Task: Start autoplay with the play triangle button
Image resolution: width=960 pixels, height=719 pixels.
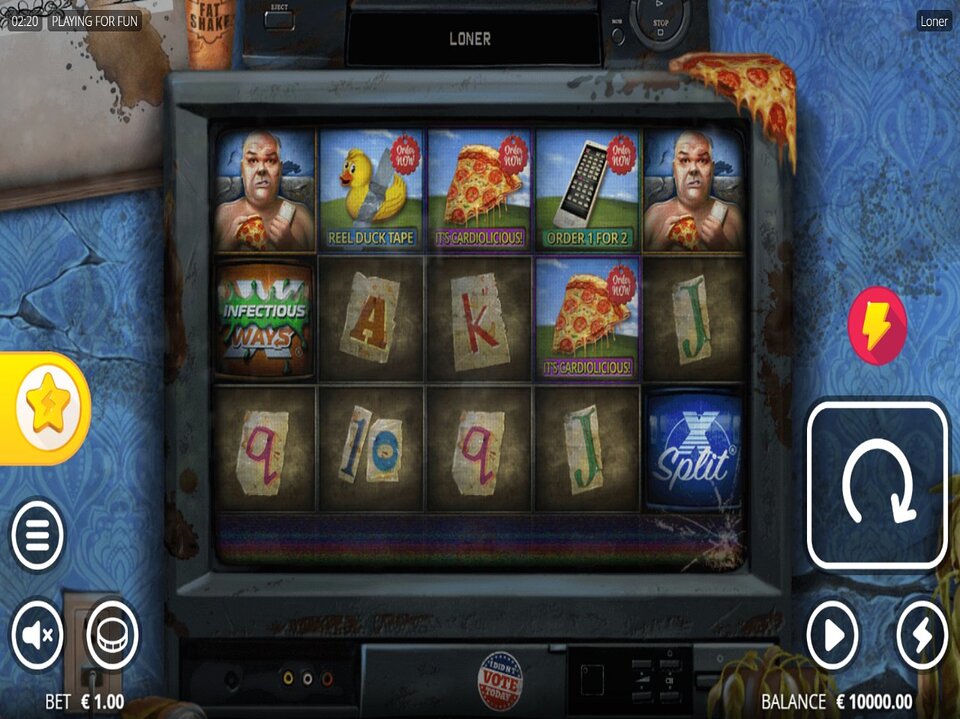Action: 833,634
